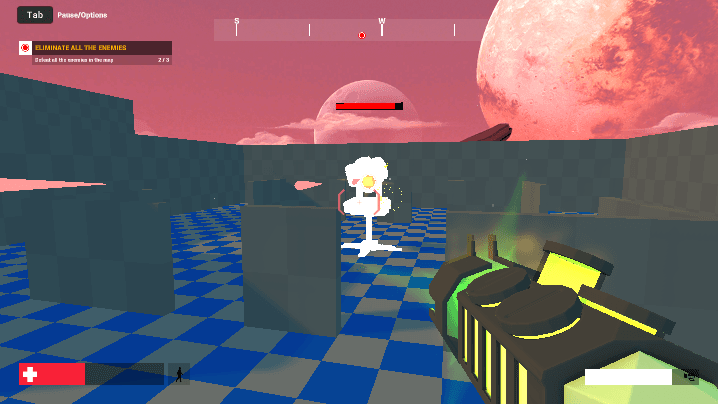Viewport: 718px width, 404px height.
Task: Click the red enemy marker on the compass
Action: [362, 35]
